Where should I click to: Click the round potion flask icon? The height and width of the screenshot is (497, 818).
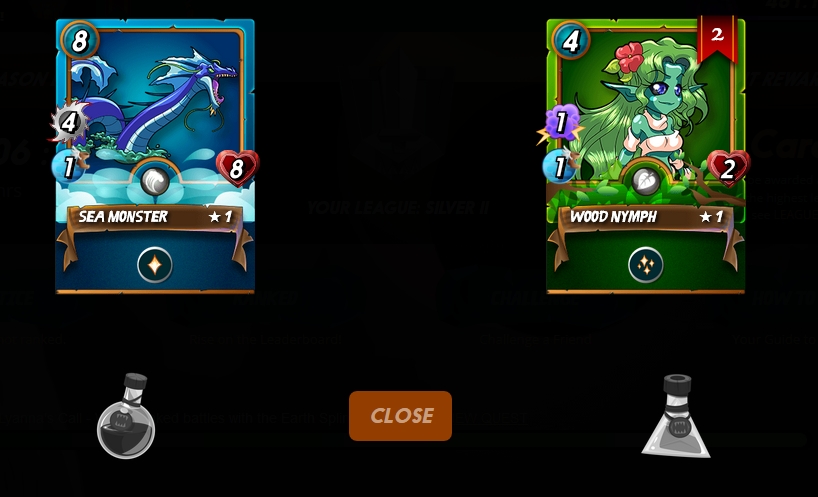(x=126, y=418)
